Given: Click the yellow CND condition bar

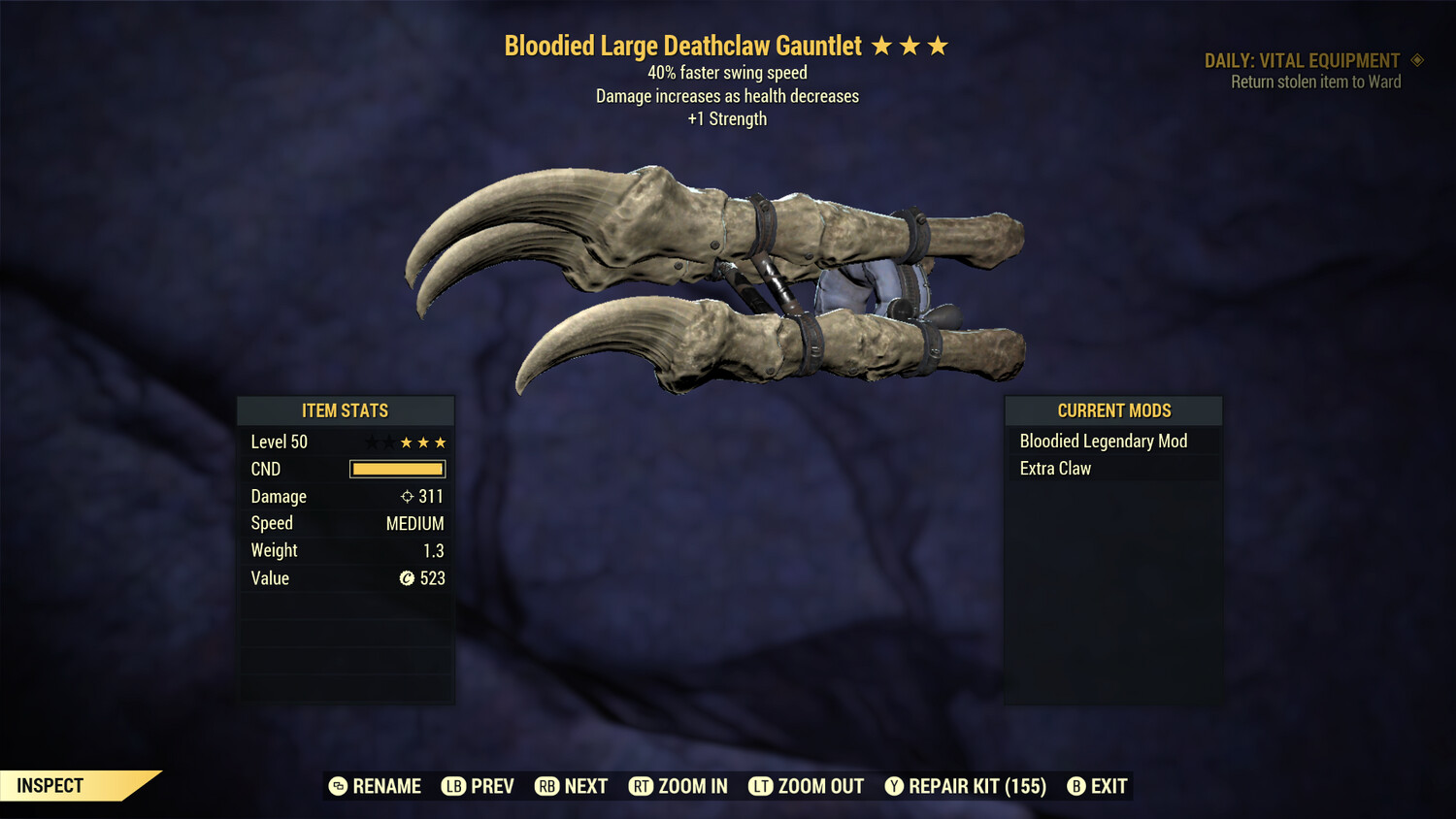Looking at the screenshot, I should coord(397,469).
